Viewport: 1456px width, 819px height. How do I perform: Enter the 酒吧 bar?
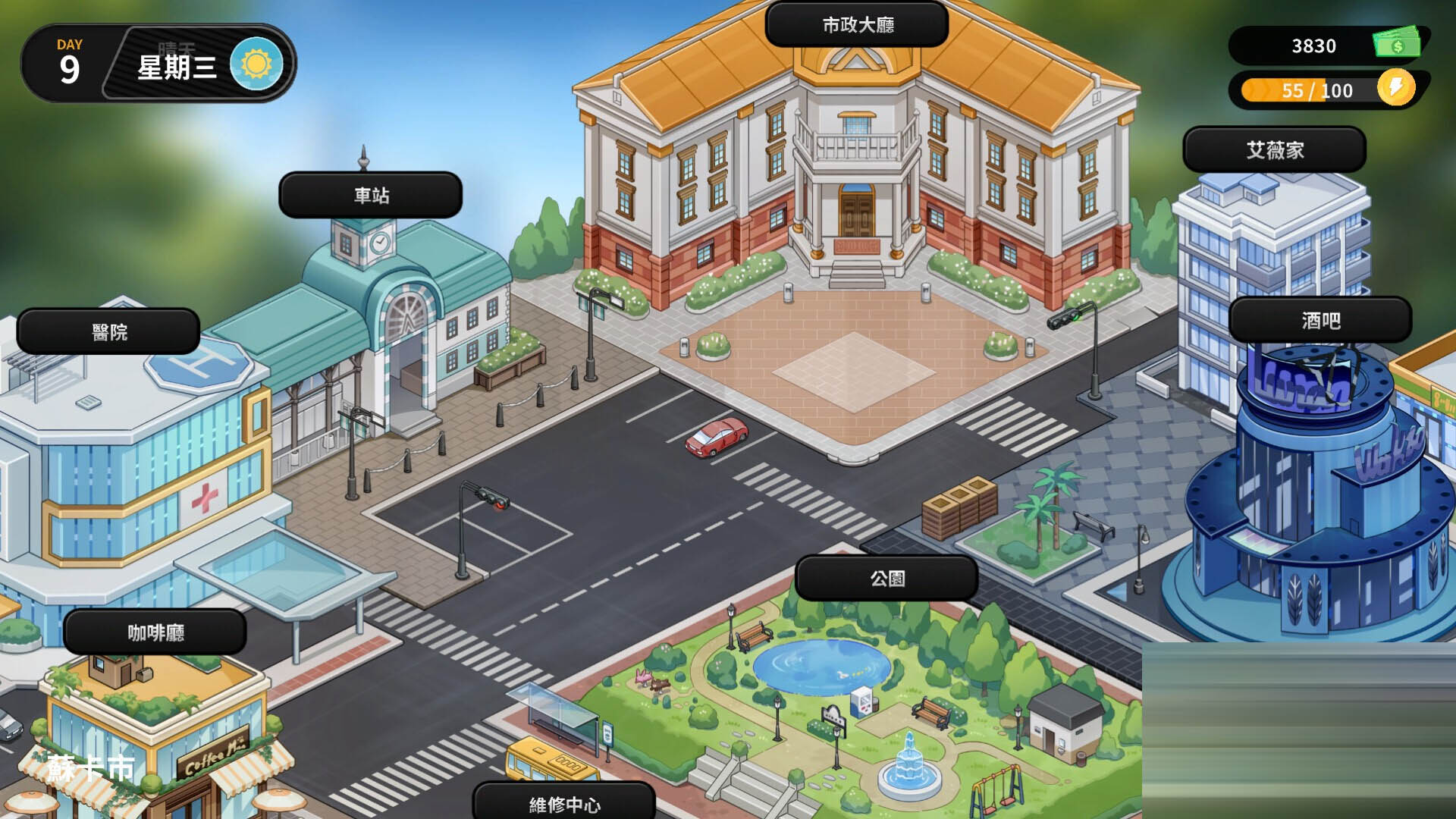(1320, 321)
